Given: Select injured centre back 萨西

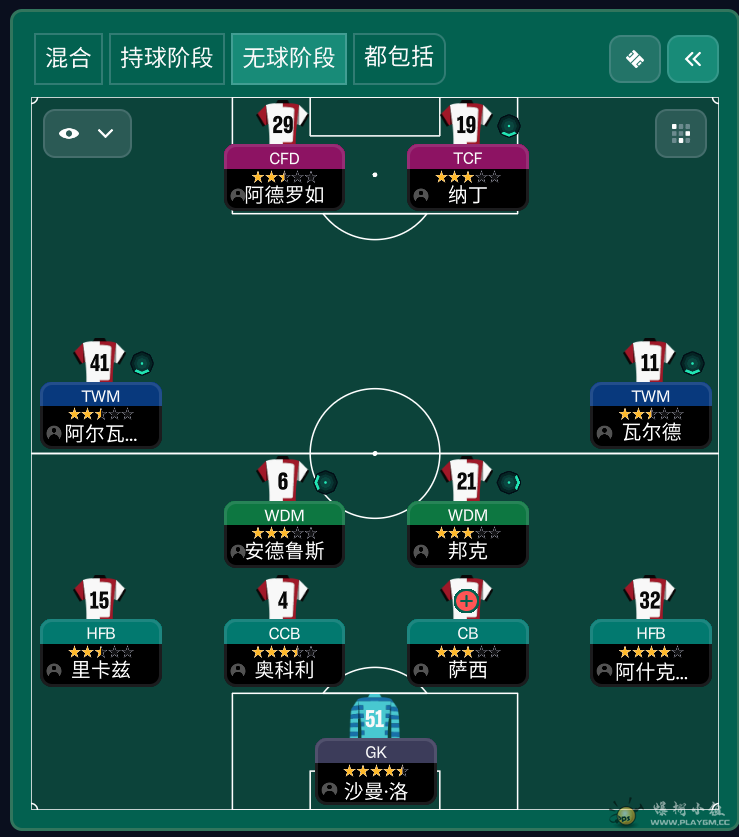Looking at the screenshot, I should (x=467, y=651).
